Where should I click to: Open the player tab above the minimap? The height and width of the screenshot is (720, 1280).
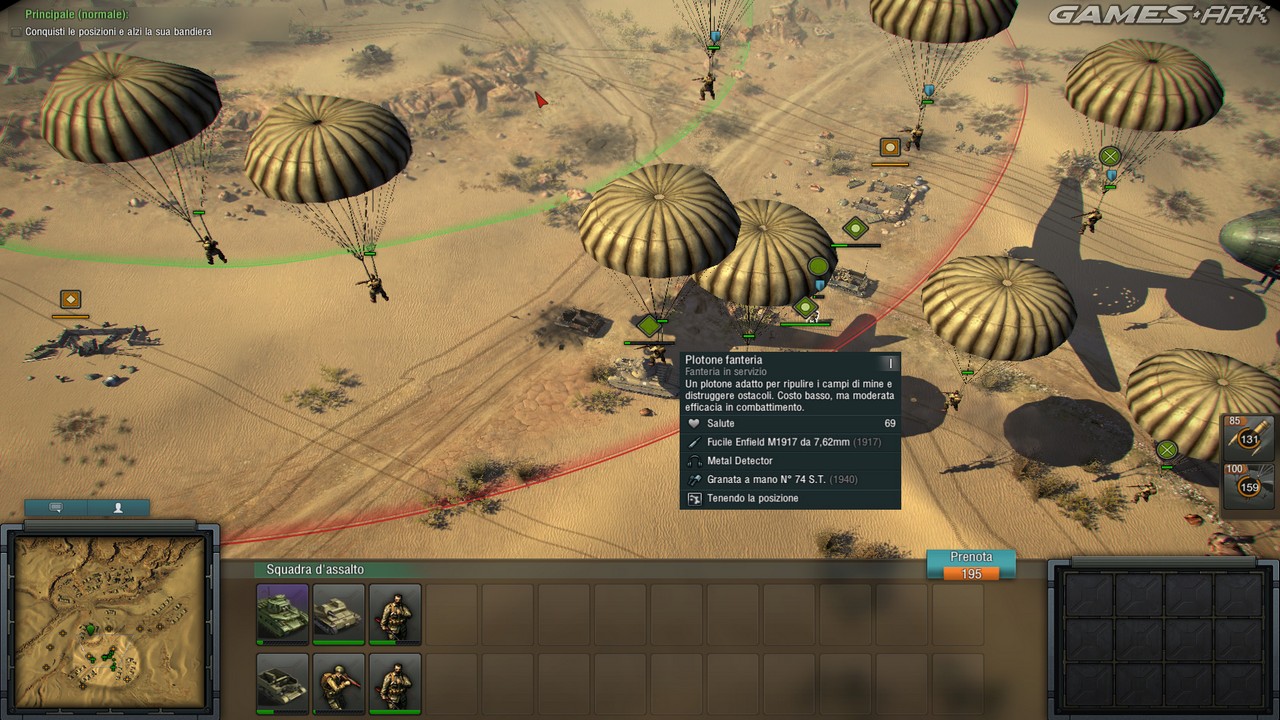click(x=118, y=508)
